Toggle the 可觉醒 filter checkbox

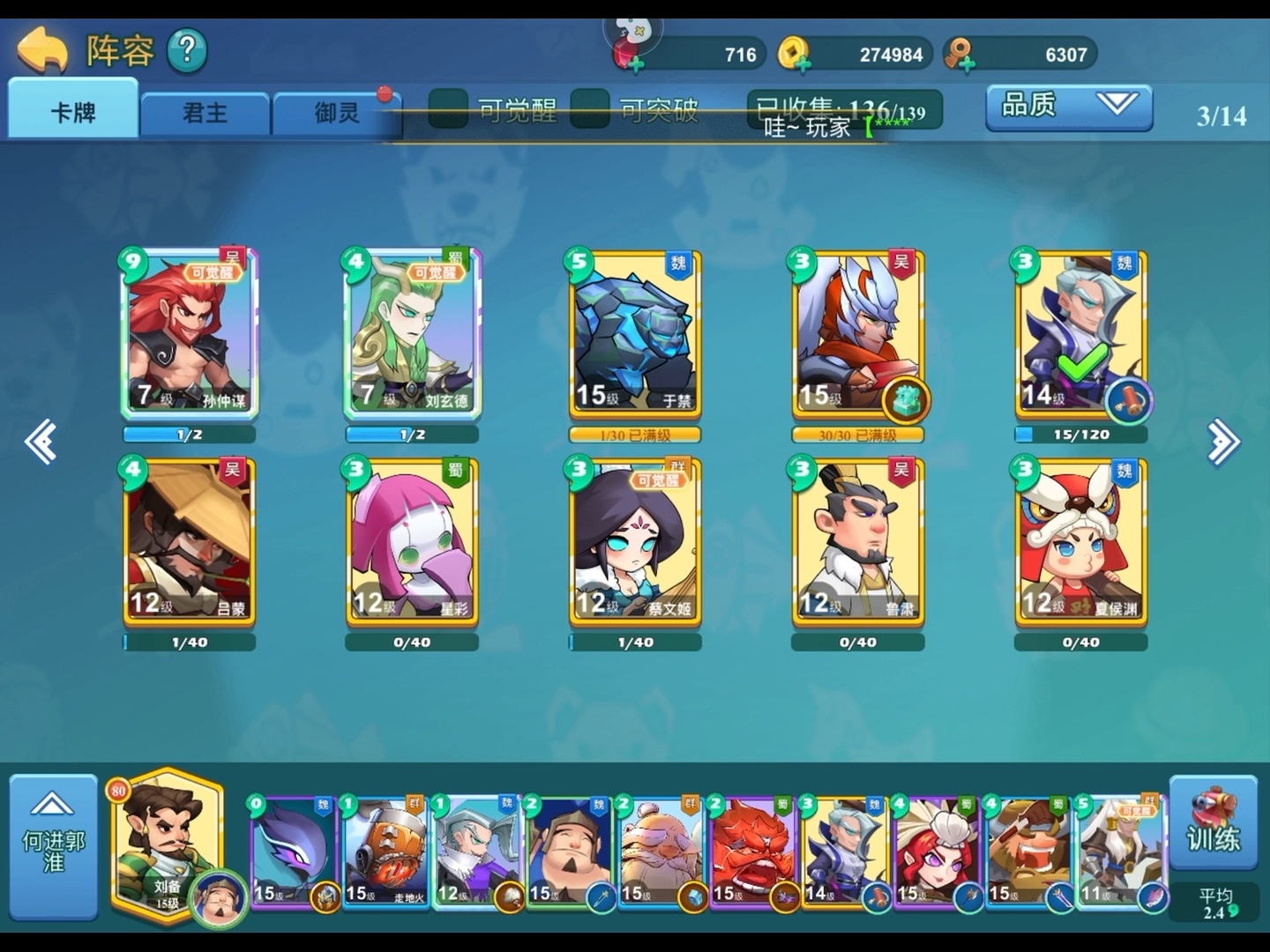[x=448, y=109]
